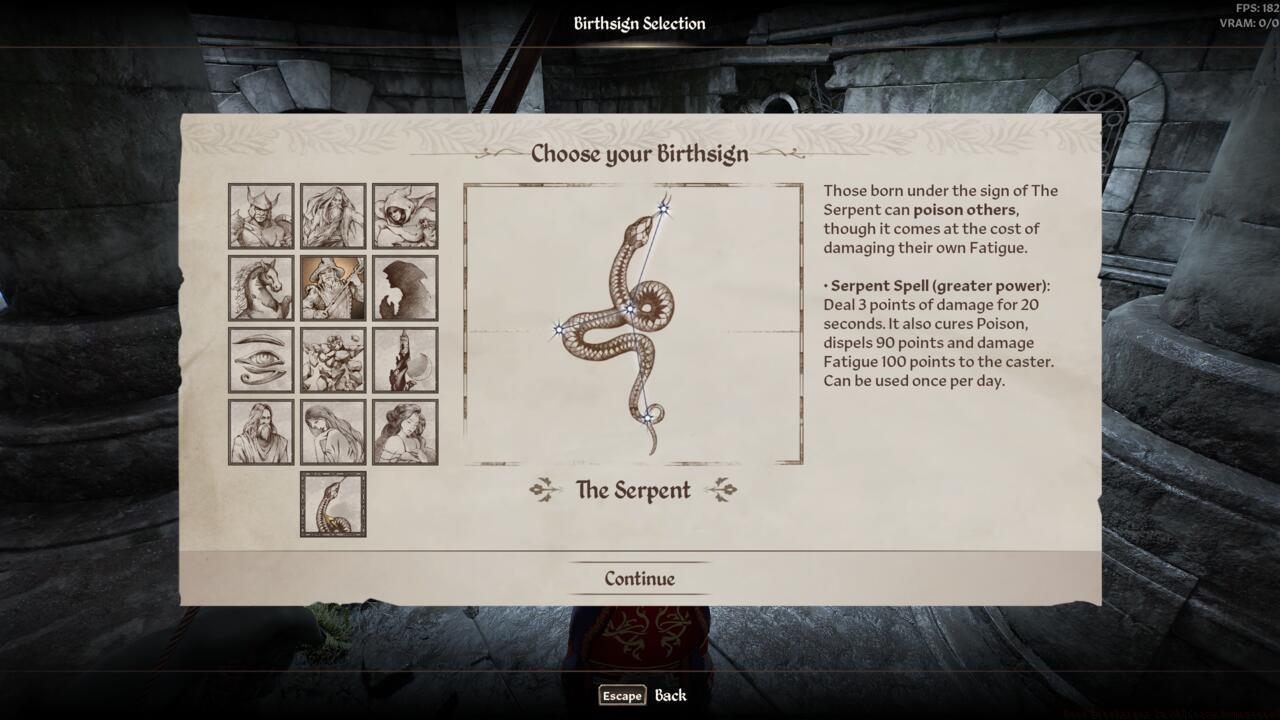Select the Serpent birthsign tile

tap(333, 504)
